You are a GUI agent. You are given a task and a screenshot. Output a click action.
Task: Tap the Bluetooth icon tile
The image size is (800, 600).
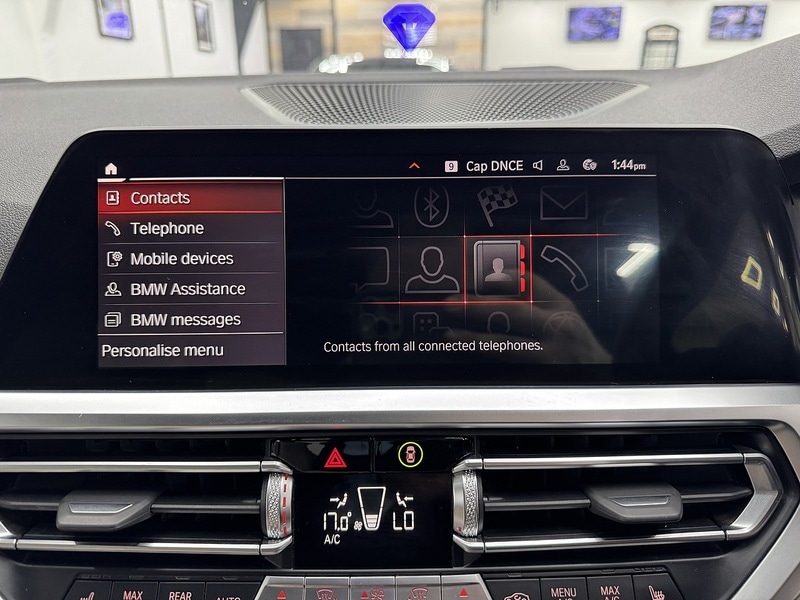coord(431,205)
